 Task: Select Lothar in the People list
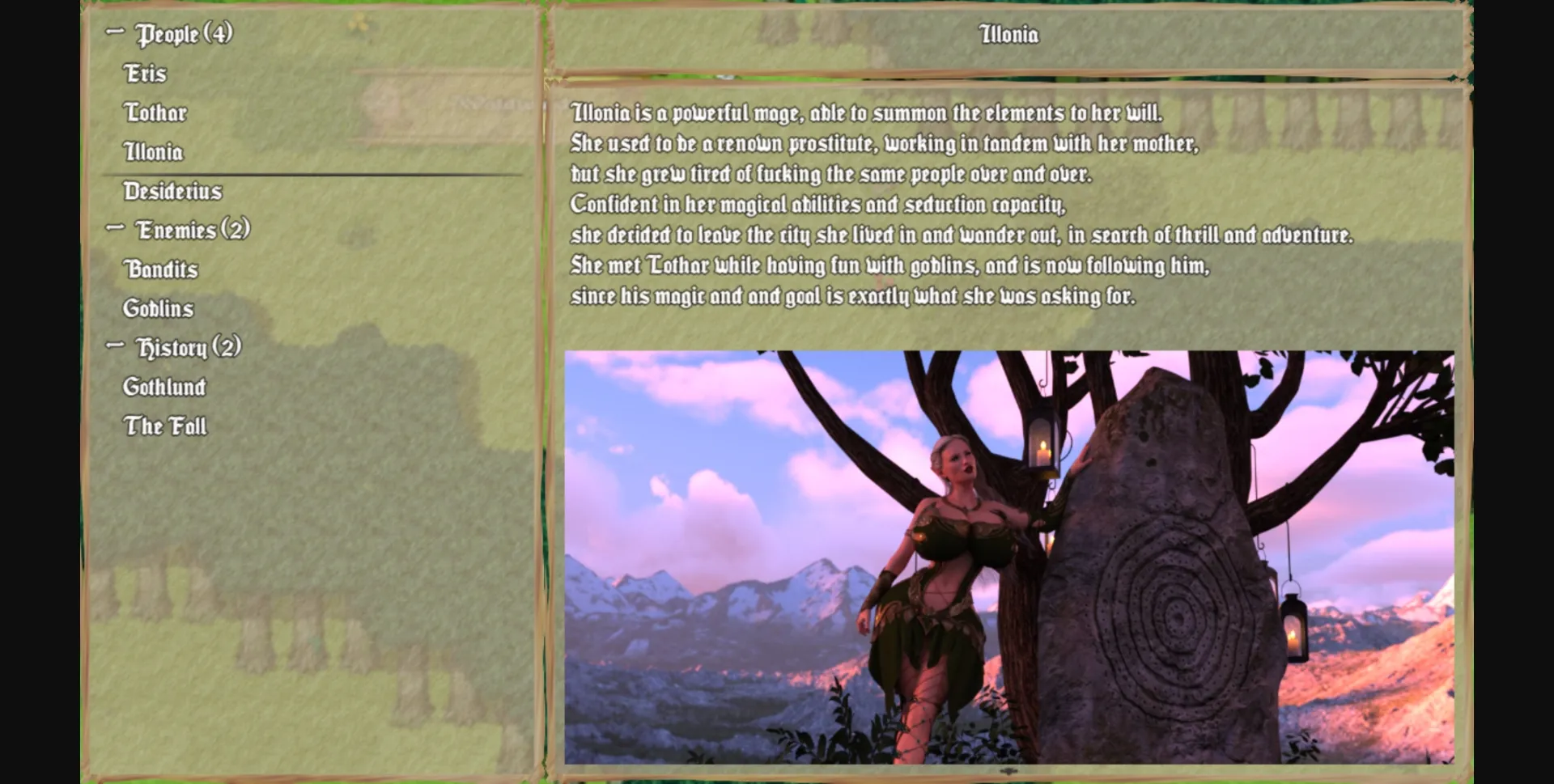click(x=156, y=113)
